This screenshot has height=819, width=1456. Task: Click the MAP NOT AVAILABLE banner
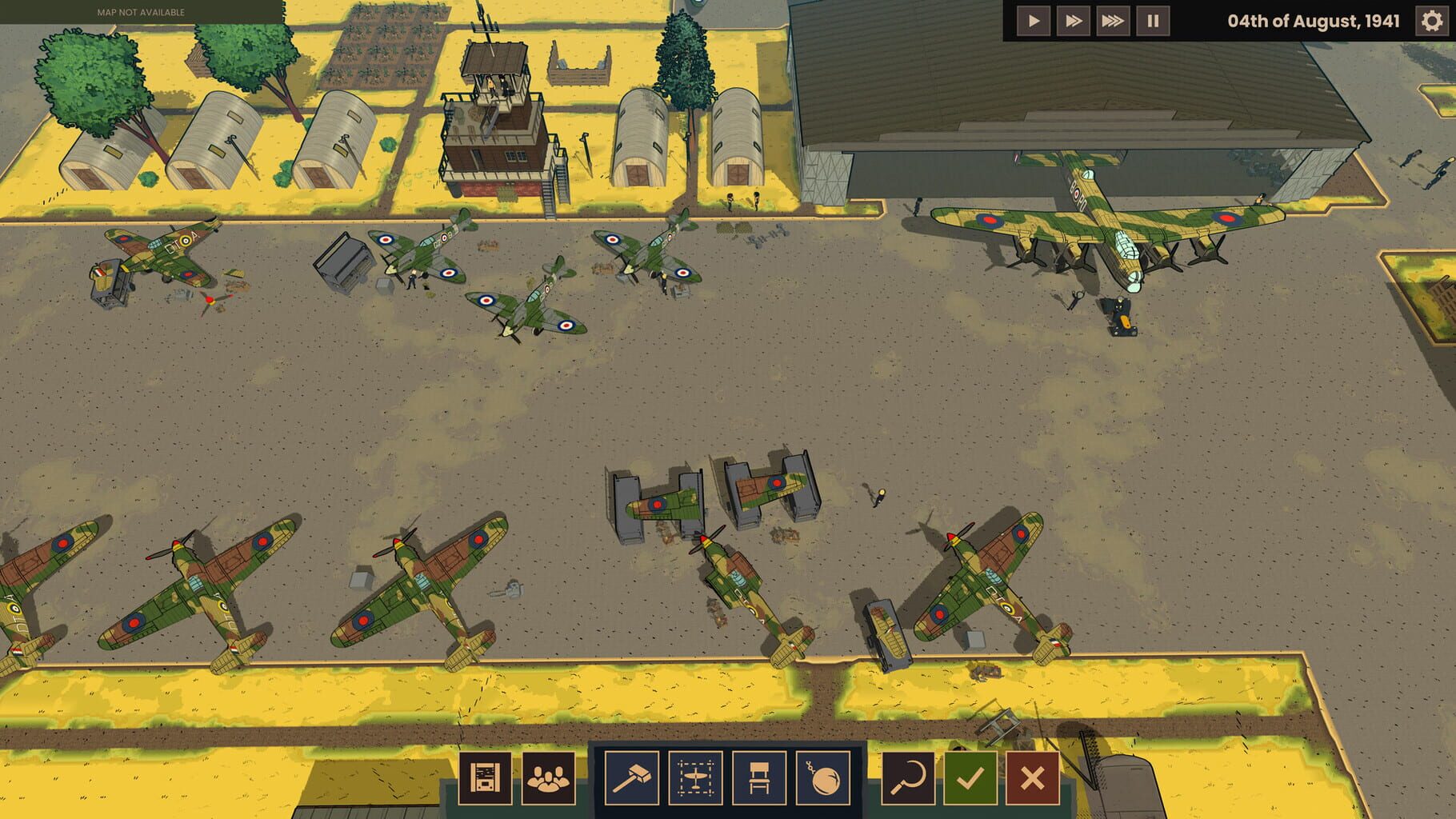141,12
